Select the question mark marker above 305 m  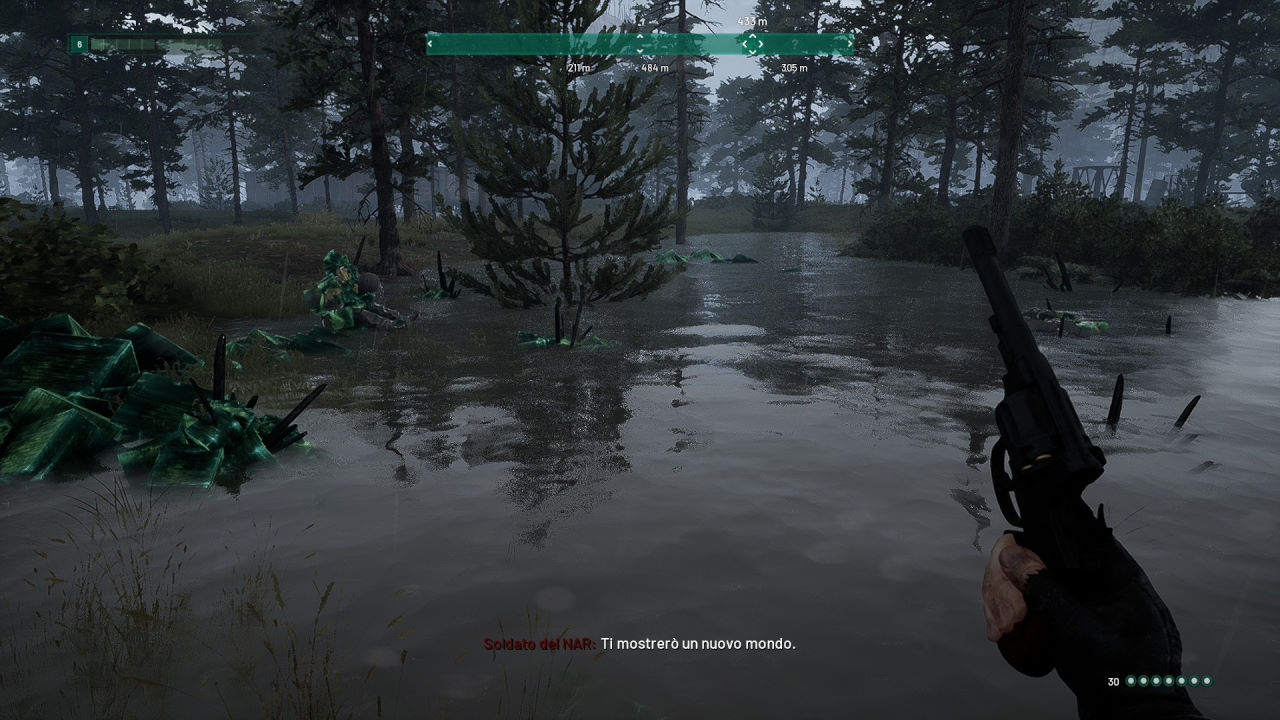(794, 44)
